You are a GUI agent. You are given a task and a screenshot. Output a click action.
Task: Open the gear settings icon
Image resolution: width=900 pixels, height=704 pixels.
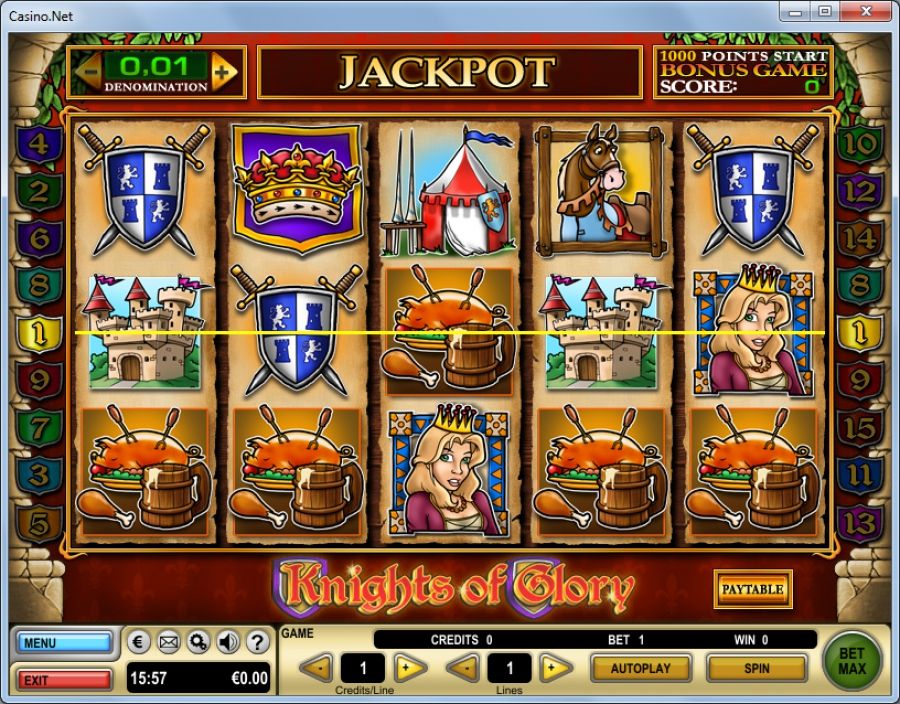[x=198, y=642]
